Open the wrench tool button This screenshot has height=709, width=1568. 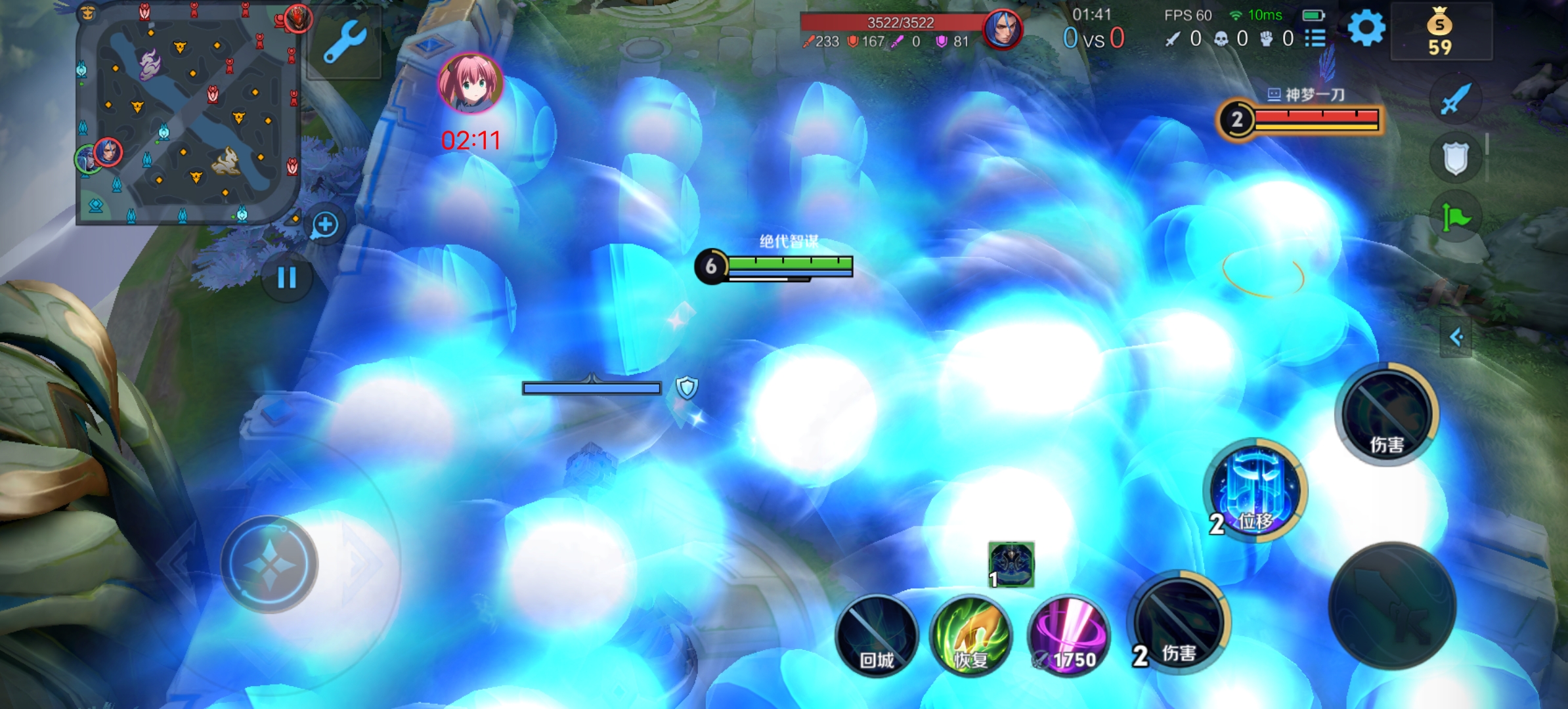344,42
